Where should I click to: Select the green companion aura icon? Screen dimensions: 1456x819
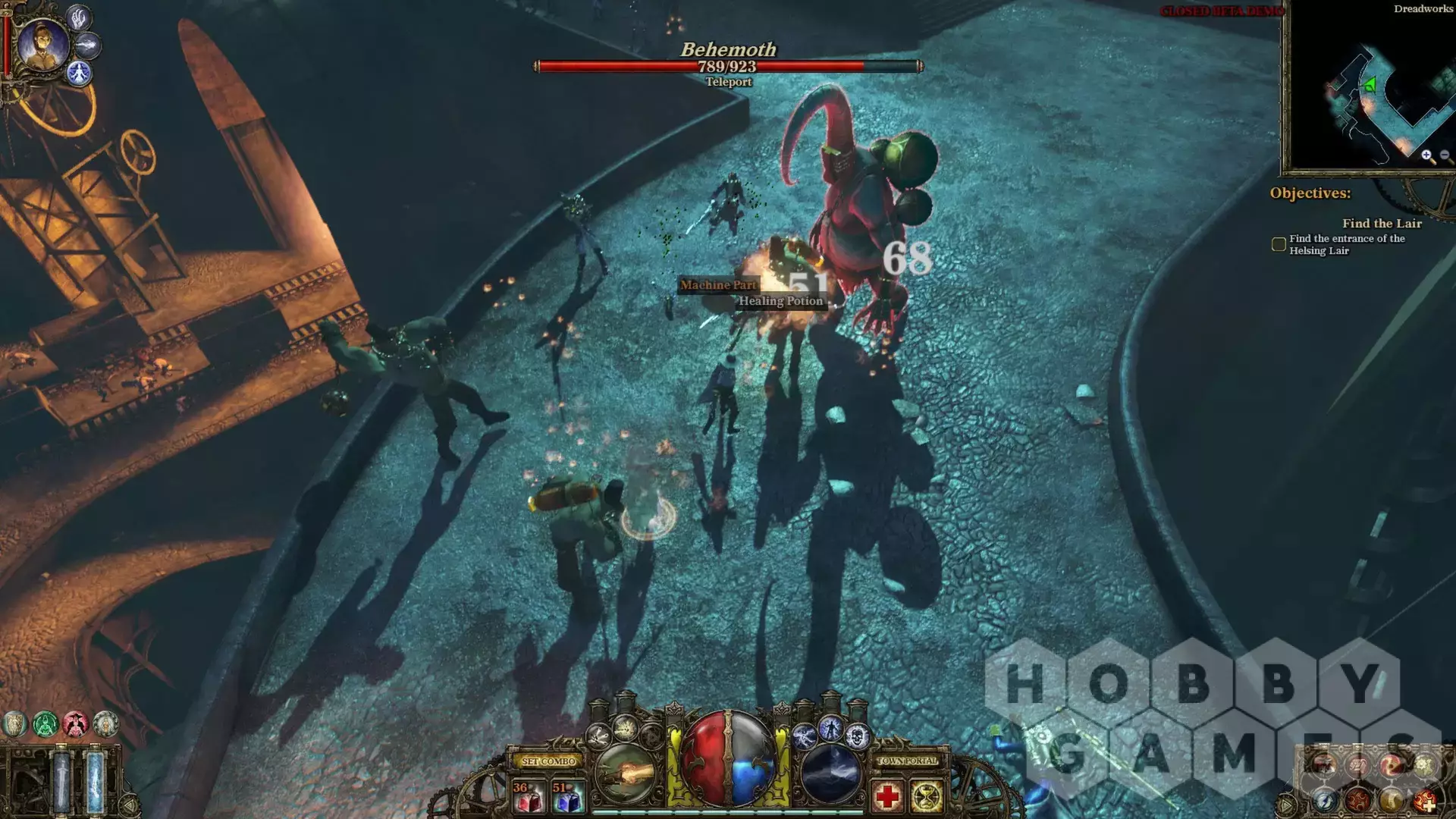coord(45,724)
